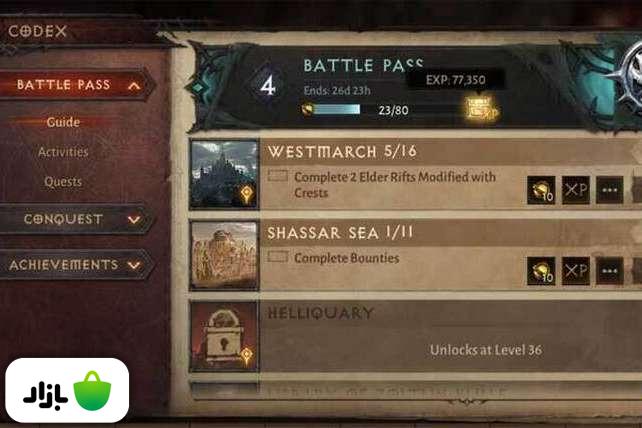Open the Battle Pass rank 4 banner
This screenshot has width=642, height=428.
[266, 85]
